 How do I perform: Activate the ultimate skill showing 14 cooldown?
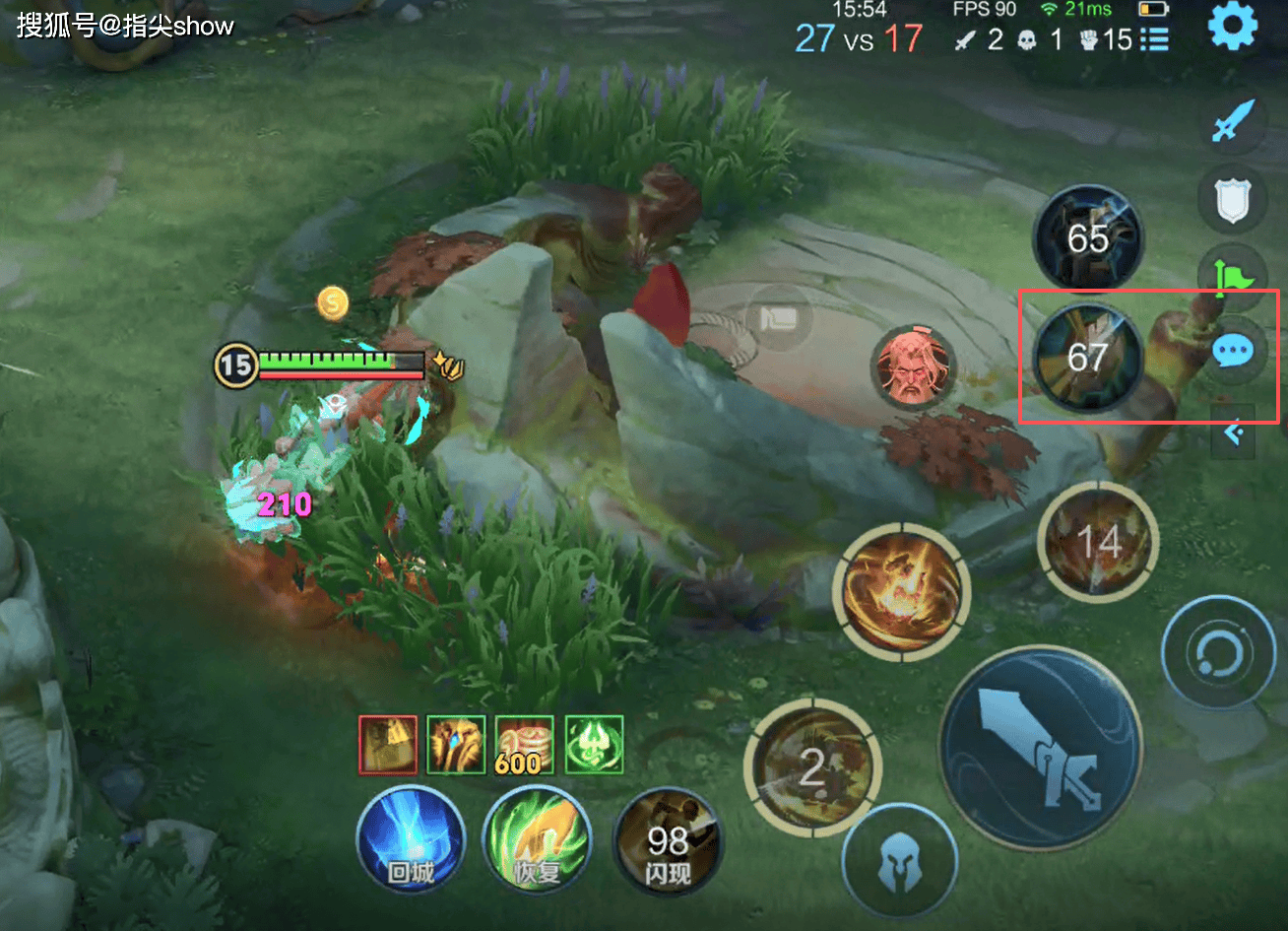(x=1098, y=541)
